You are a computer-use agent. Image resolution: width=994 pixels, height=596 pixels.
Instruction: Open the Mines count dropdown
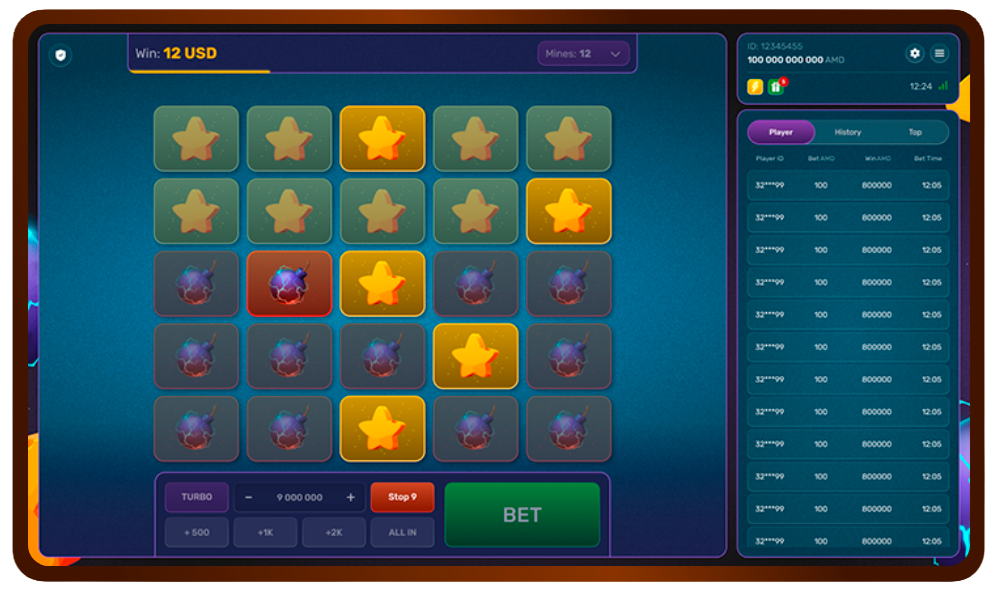584,54
